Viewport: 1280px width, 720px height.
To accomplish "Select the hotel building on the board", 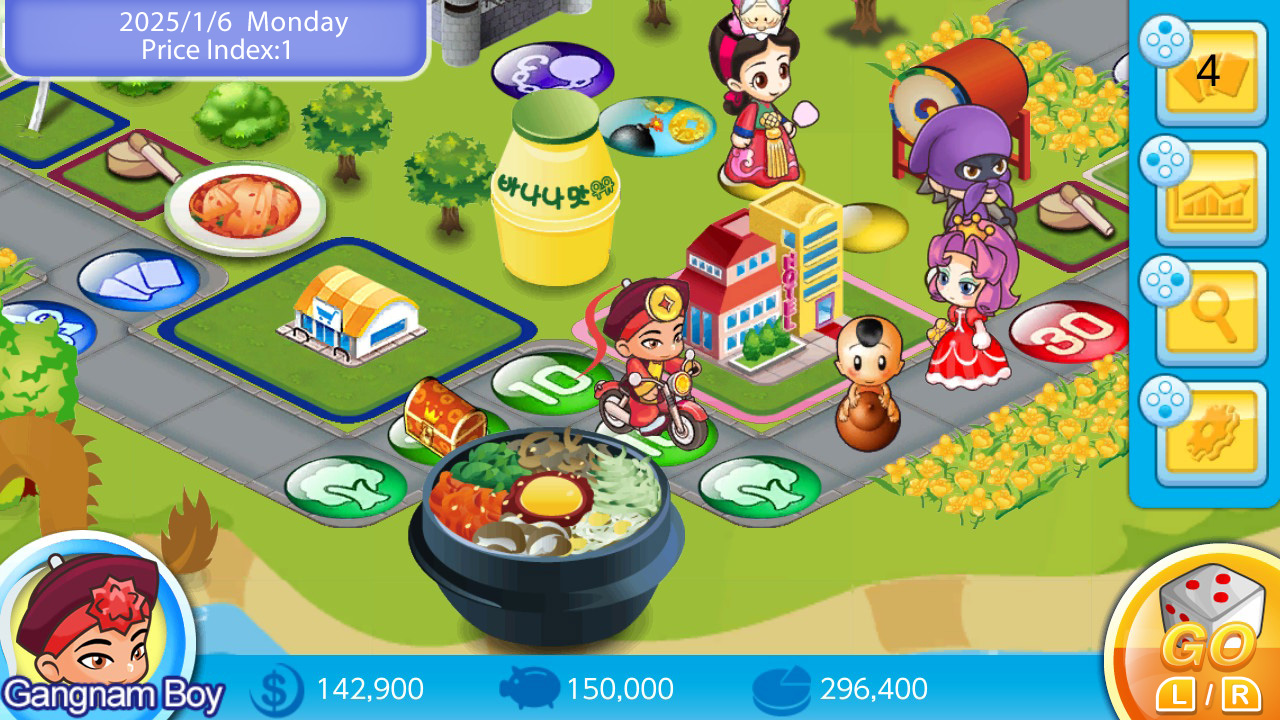I will coord(760,280).
